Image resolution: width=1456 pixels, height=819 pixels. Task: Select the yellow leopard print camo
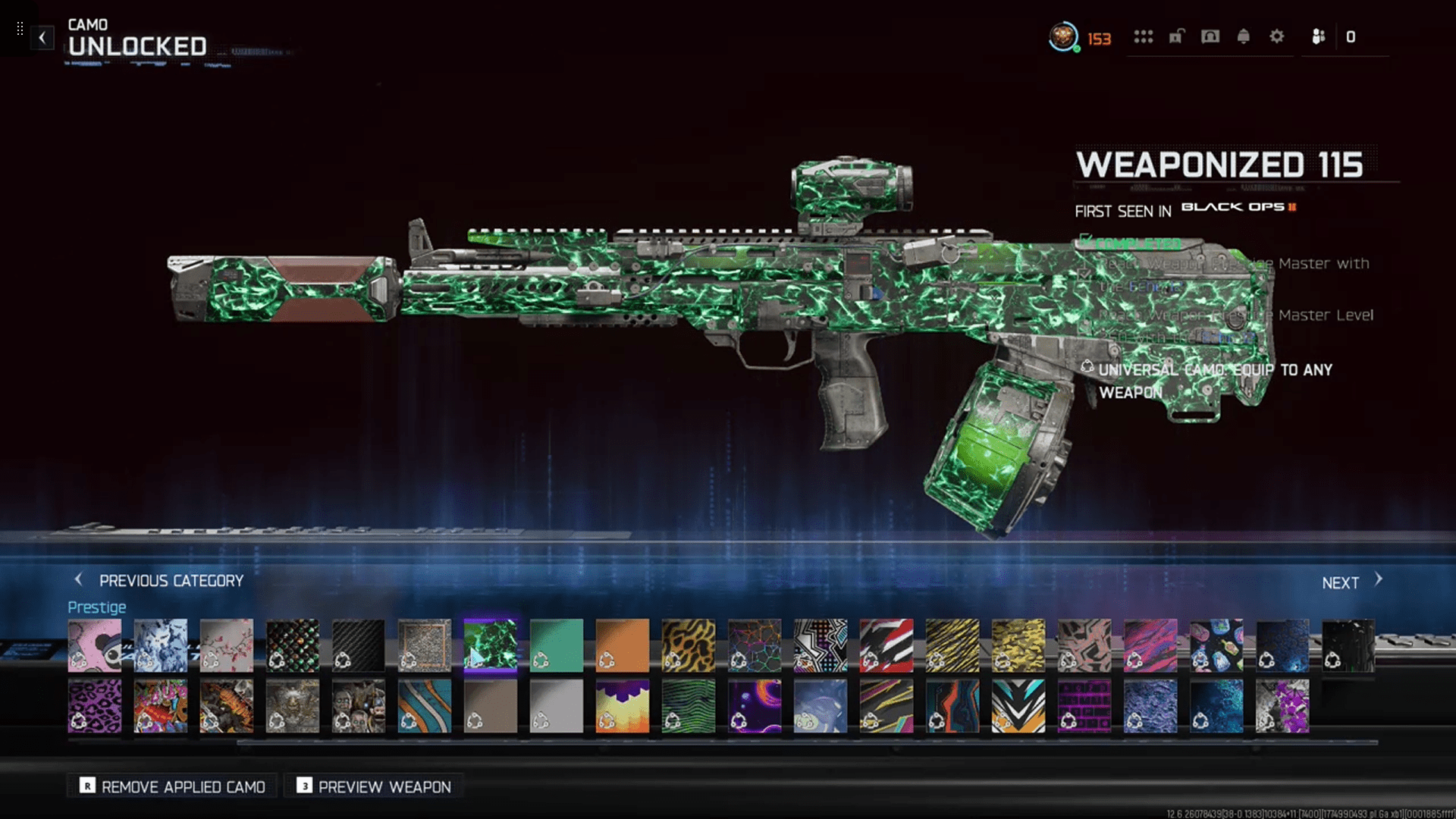(689, 645)
